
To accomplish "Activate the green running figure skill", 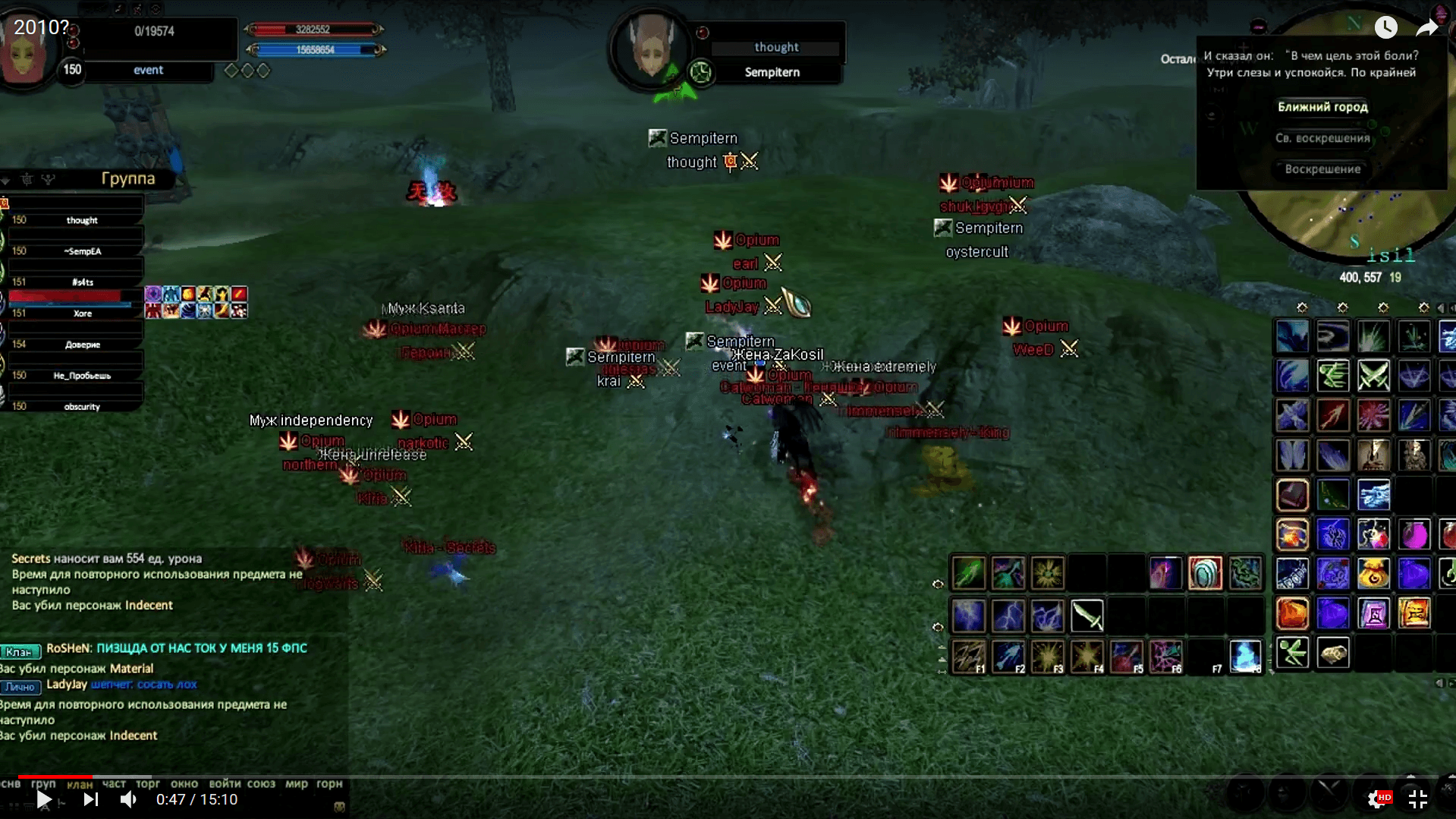I will click(x=1293, y=653).
